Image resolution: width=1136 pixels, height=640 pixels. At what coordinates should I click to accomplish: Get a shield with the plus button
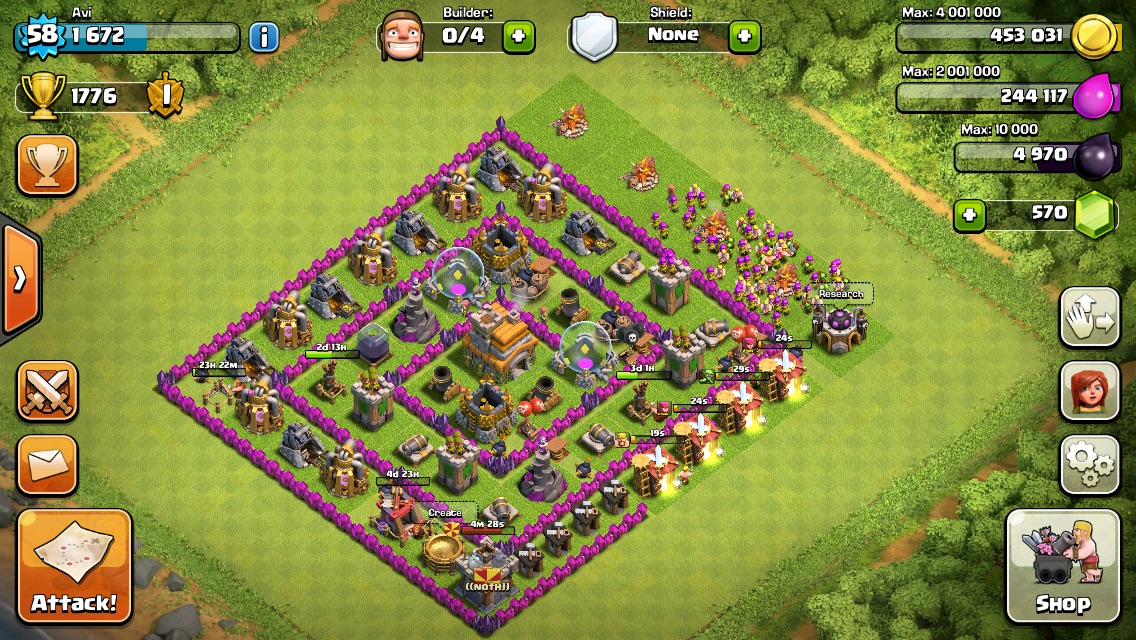tap(744, 37)
